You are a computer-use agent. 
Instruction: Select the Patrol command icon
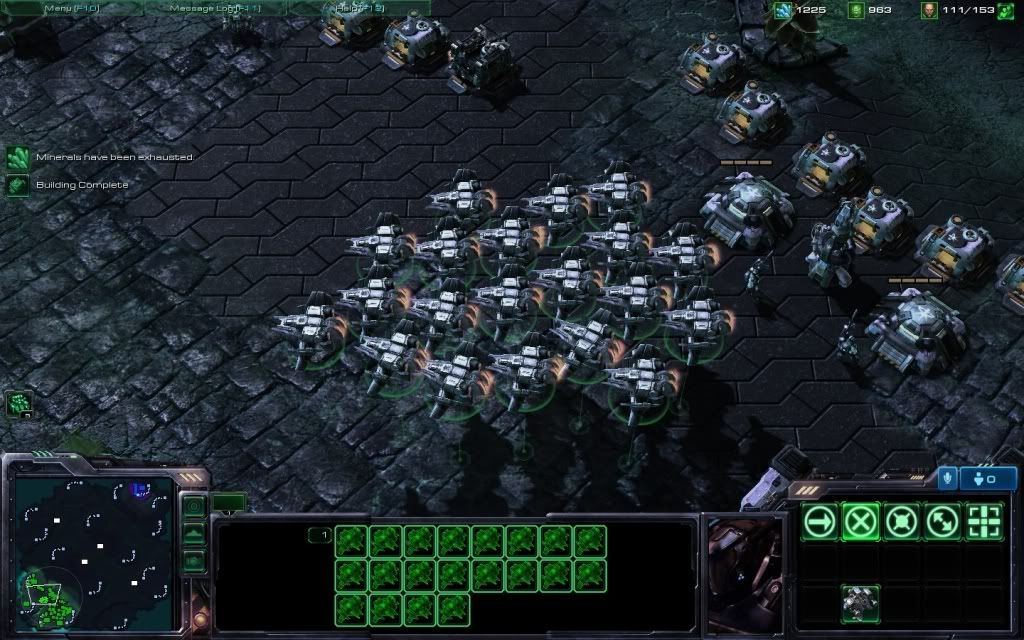point(943,521)
